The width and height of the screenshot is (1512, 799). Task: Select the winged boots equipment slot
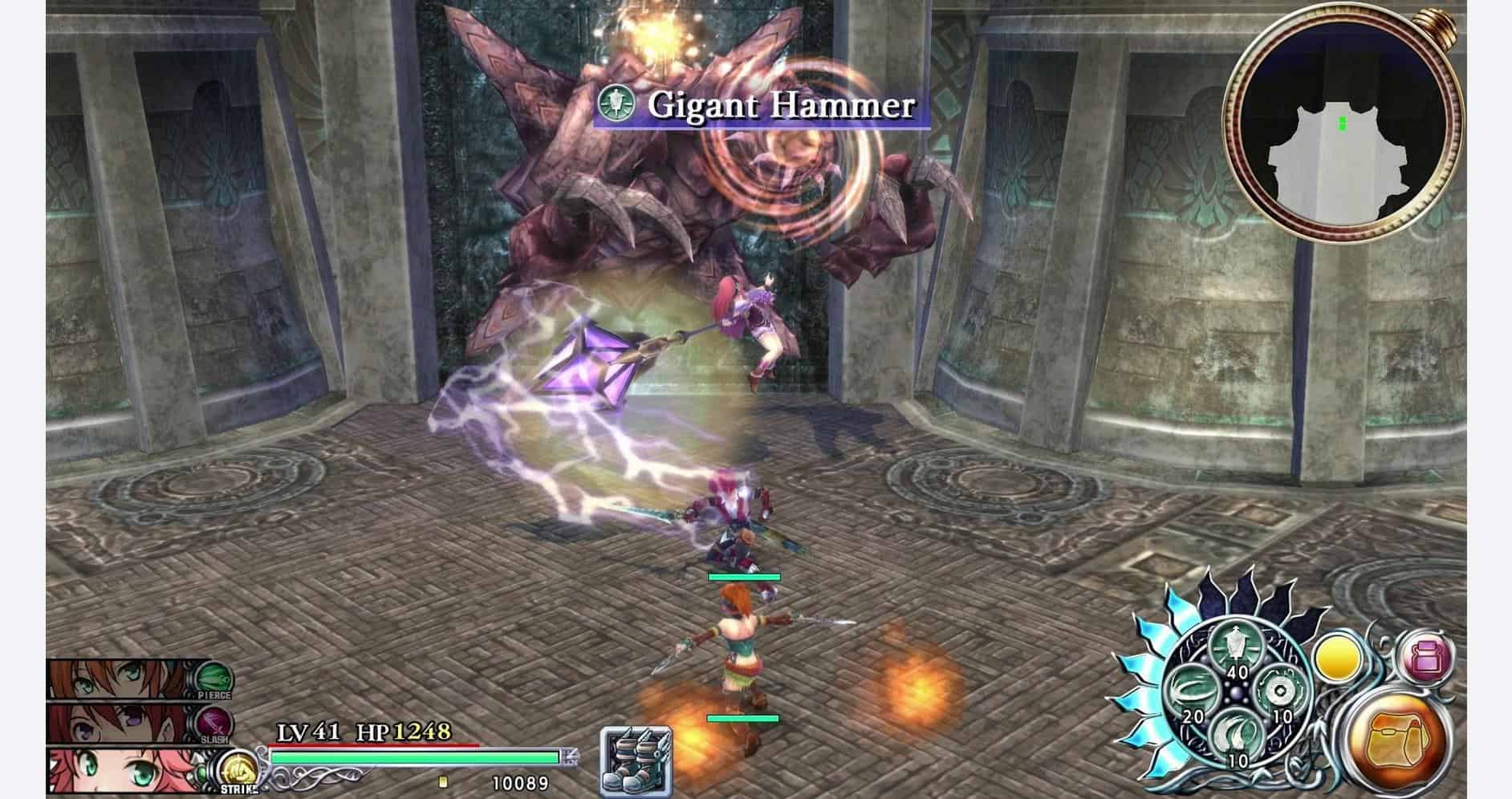pyautogui.click(x=636, y=760)
